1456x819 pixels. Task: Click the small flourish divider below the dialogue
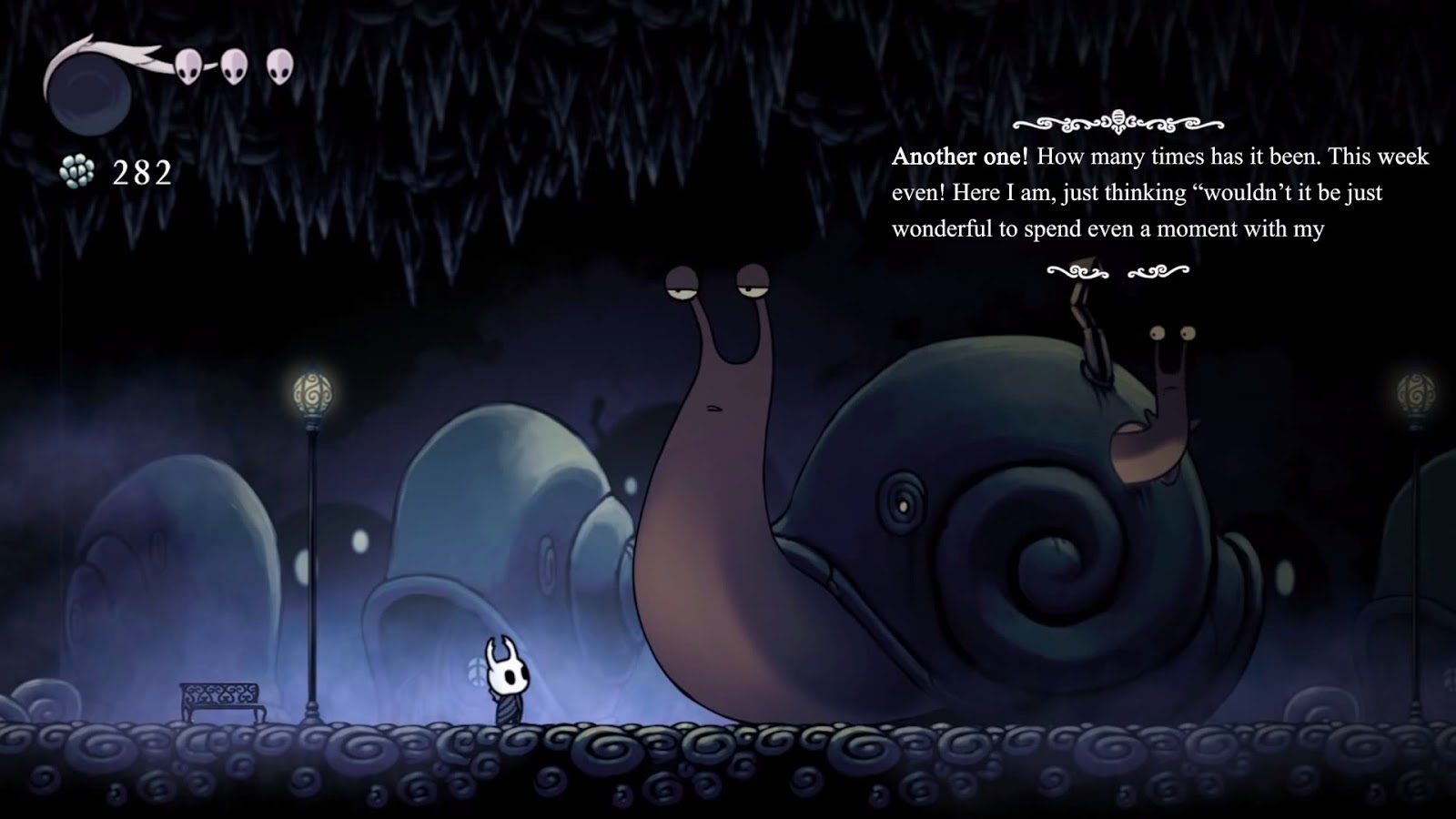1117,270
